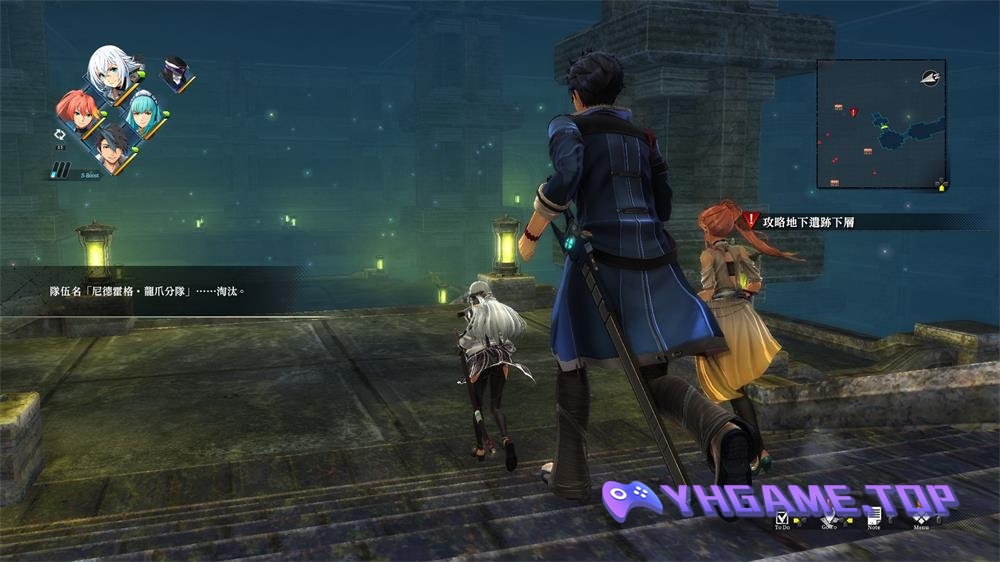Click the party swap arrows icon
1000x562 pixels.
click(59, 133)
